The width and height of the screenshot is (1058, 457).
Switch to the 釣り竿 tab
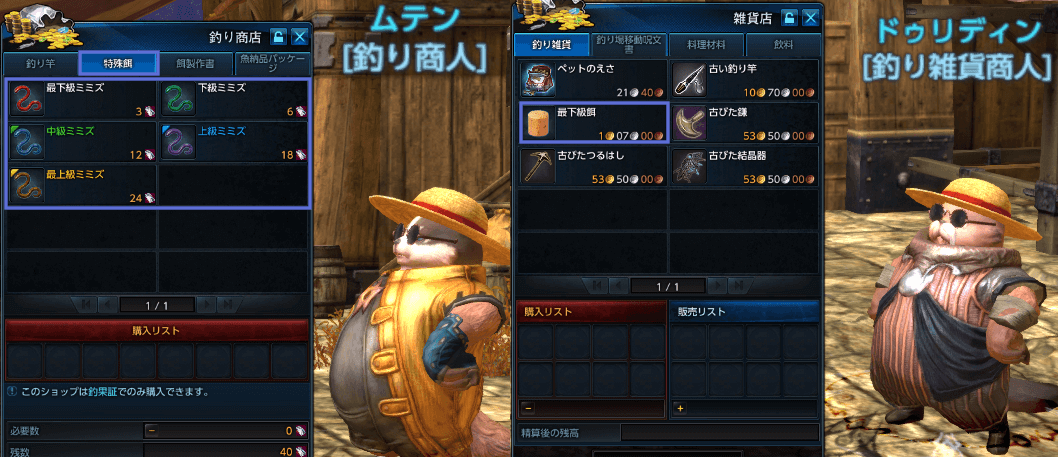coord(41,63)
